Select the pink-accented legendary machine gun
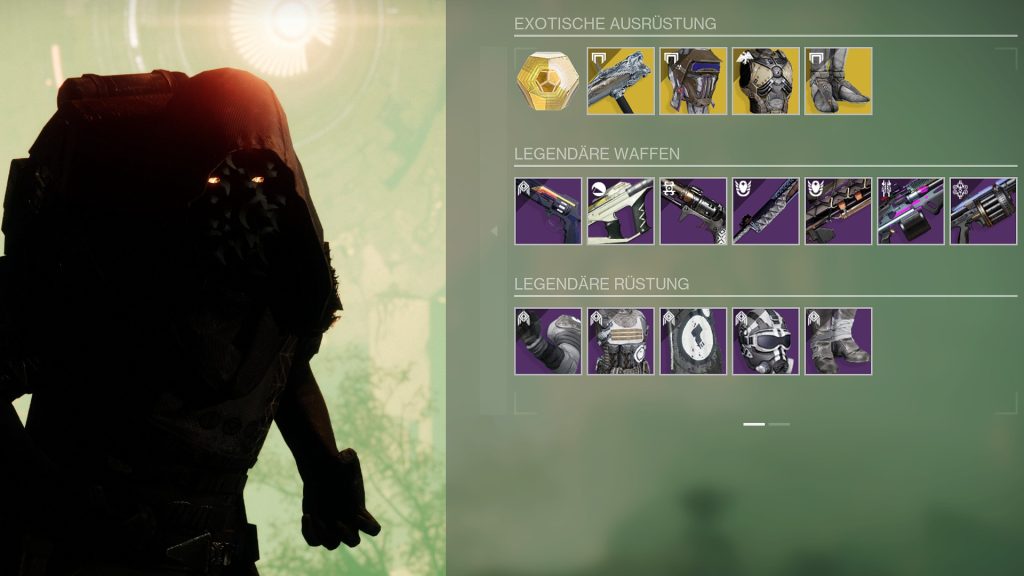1024x576 pixels. pyautogui.click(x=910, y=211)
